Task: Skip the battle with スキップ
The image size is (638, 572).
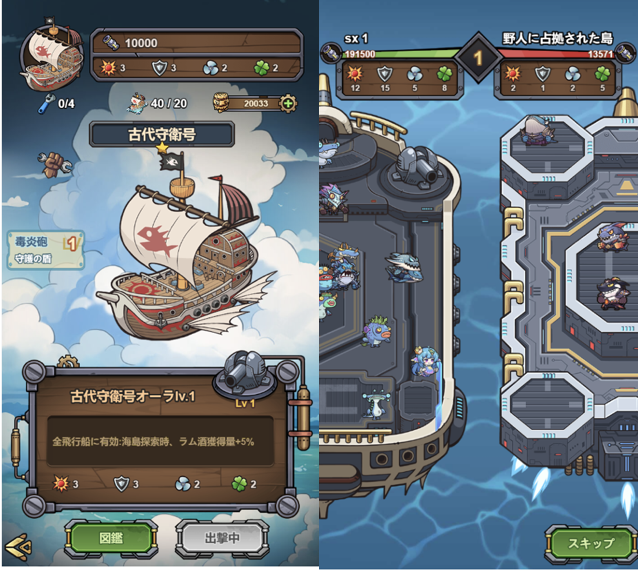Action: point(591,543)
